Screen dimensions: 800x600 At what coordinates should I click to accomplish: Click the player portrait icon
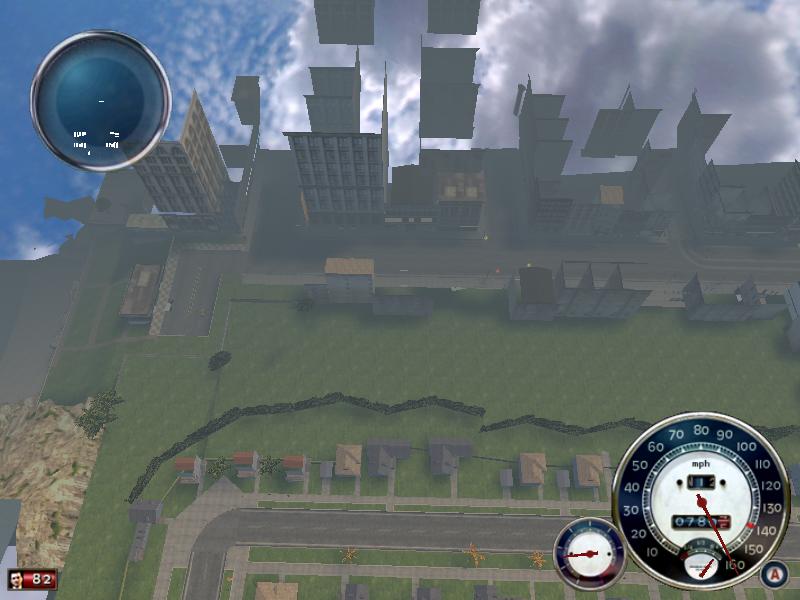coord(18,580)
